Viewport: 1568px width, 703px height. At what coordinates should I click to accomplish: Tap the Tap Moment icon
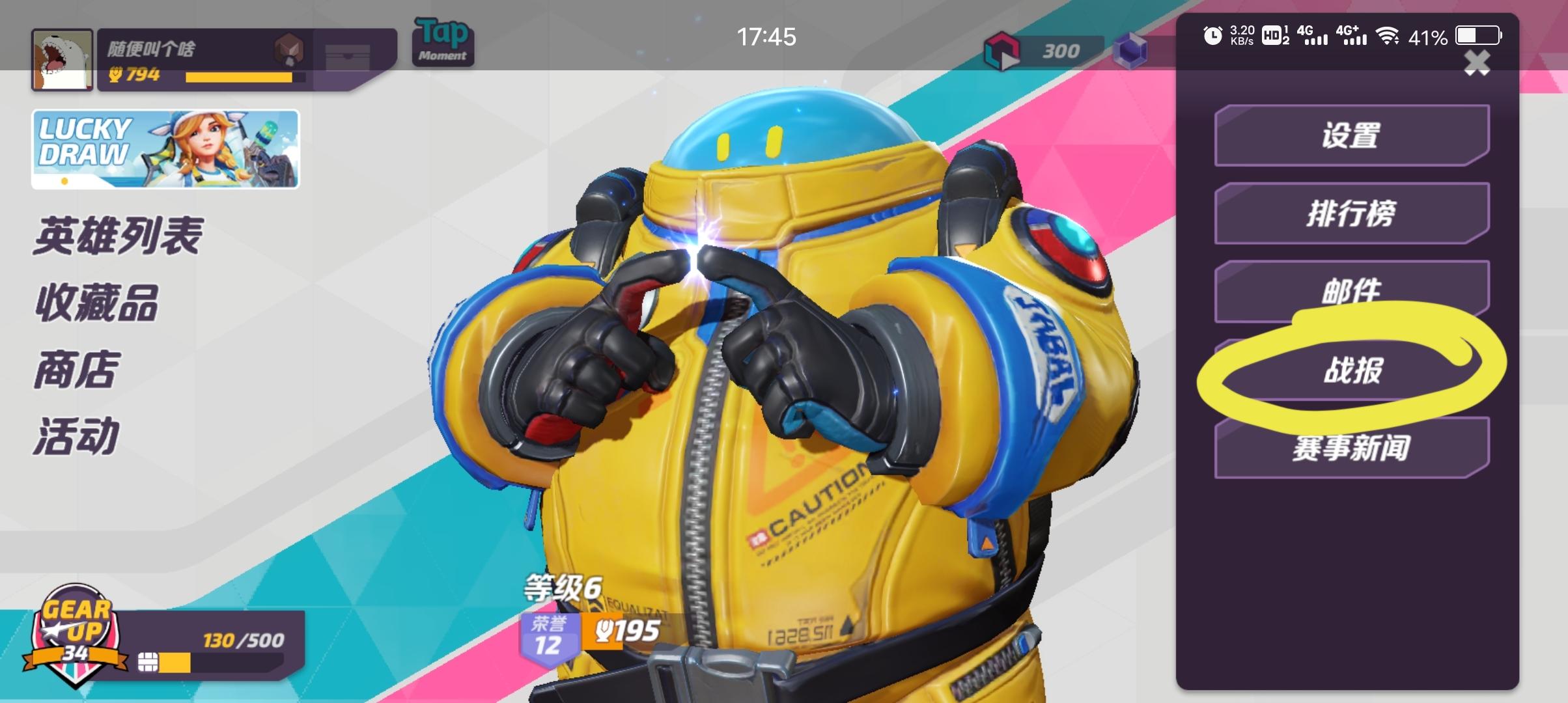pos(441,41)
